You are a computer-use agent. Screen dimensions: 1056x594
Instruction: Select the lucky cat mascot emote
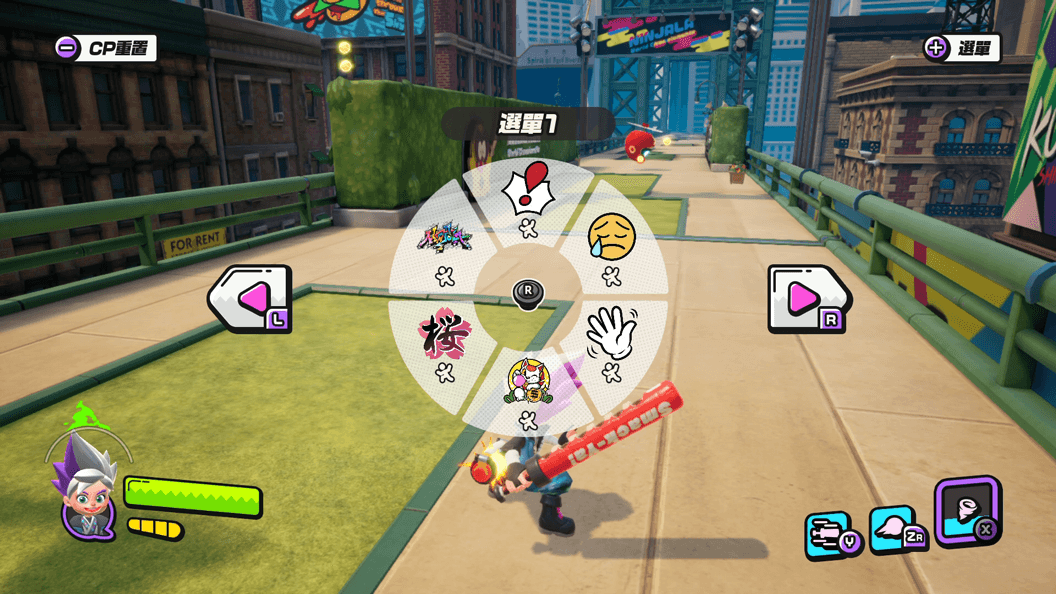527,382
